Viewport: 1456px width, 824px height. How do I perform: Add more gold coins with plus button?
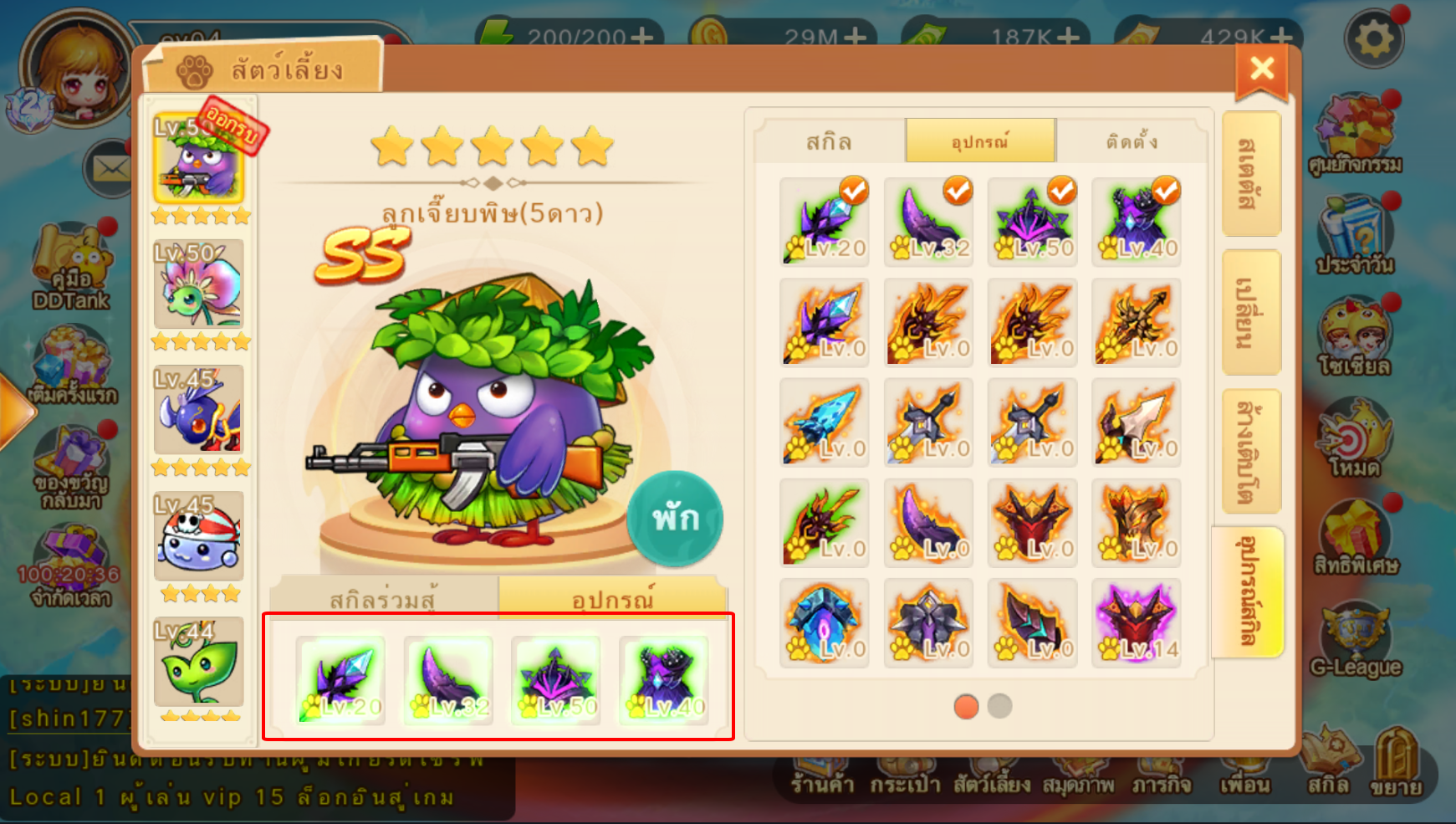pyautogui.click(x=855, y=37)
